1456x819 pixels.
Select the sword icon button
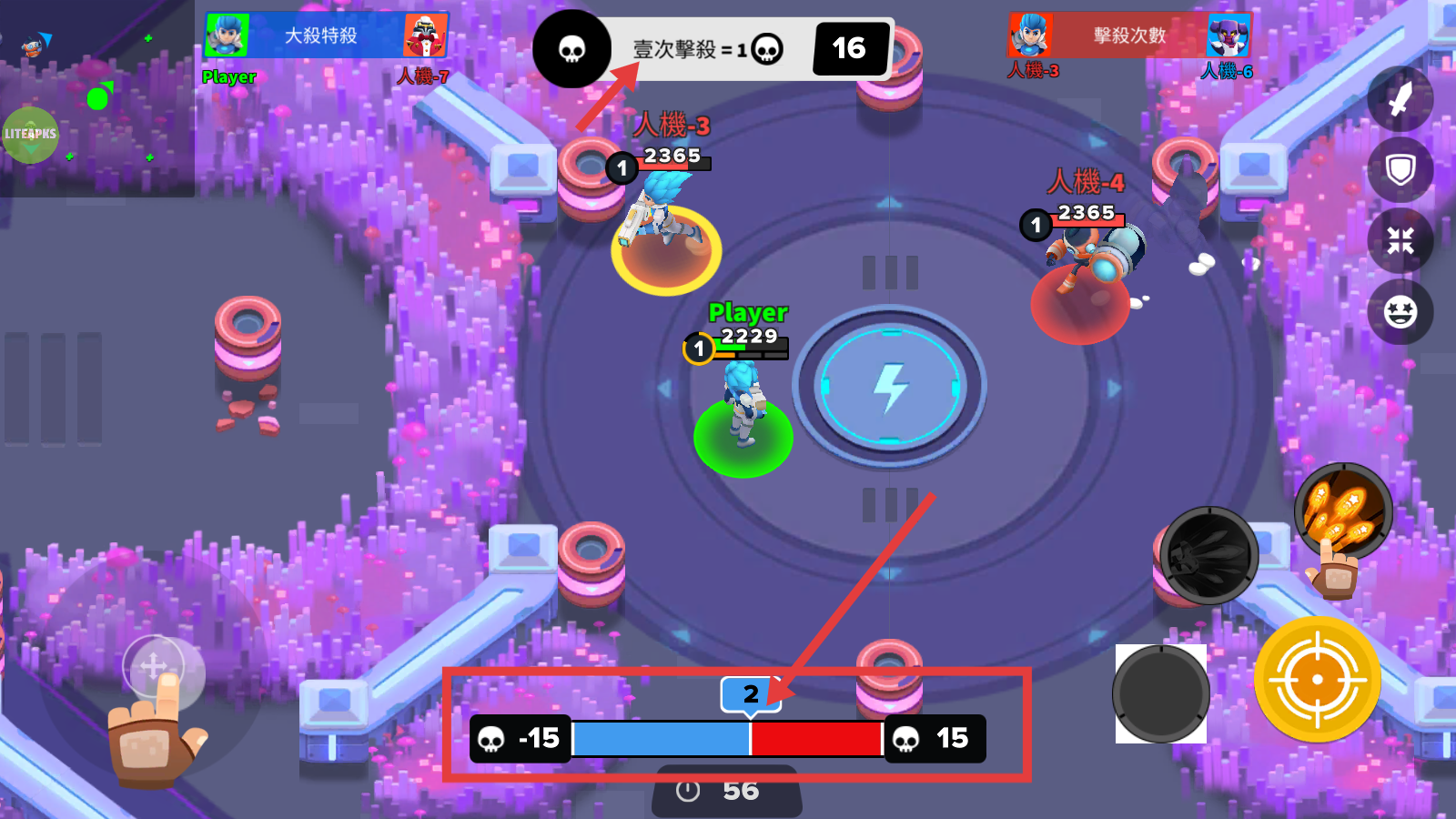click(1400, 99)
